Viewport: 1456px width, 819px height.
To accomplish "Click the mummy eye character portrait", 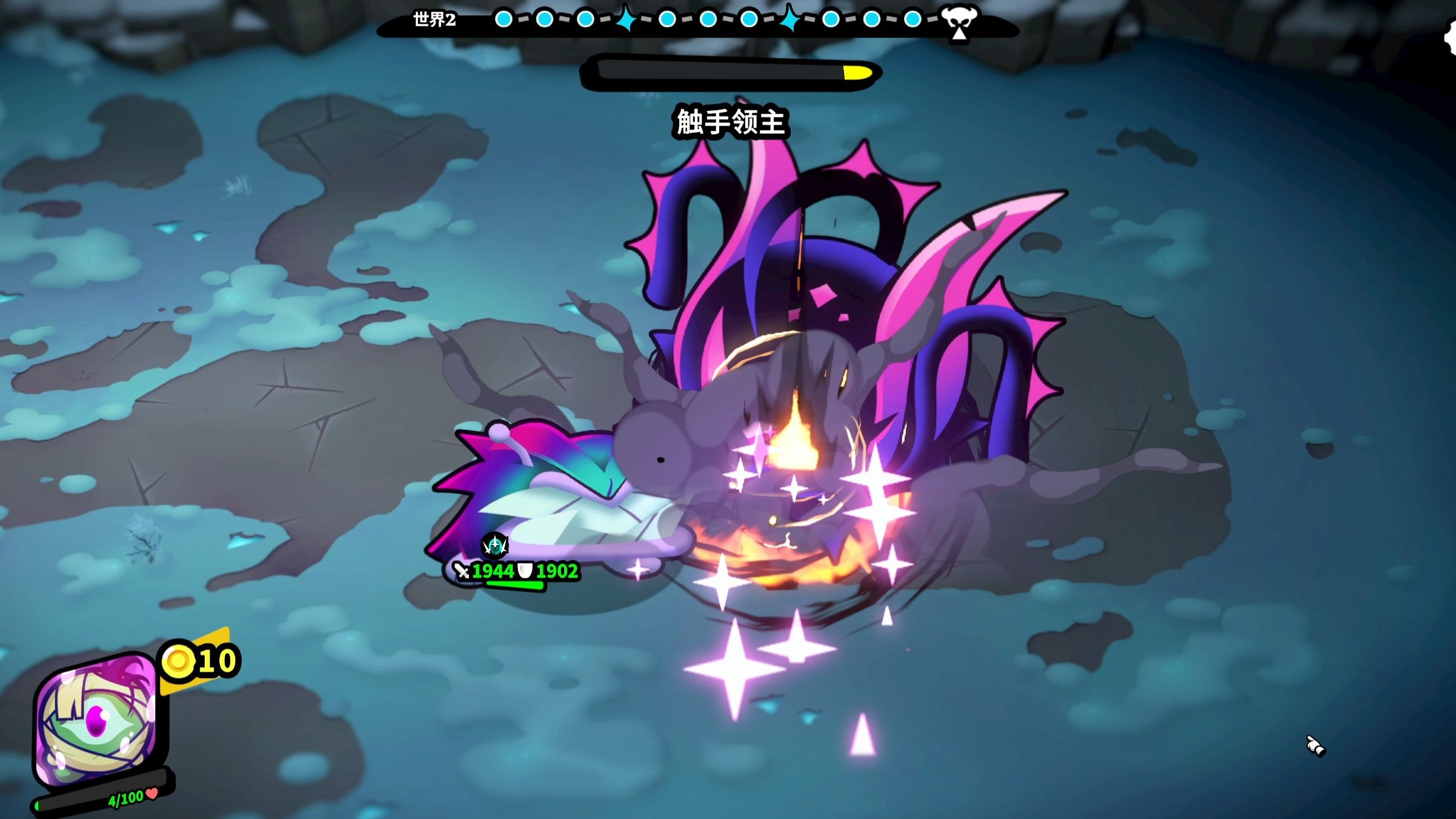I will [96, 720].
